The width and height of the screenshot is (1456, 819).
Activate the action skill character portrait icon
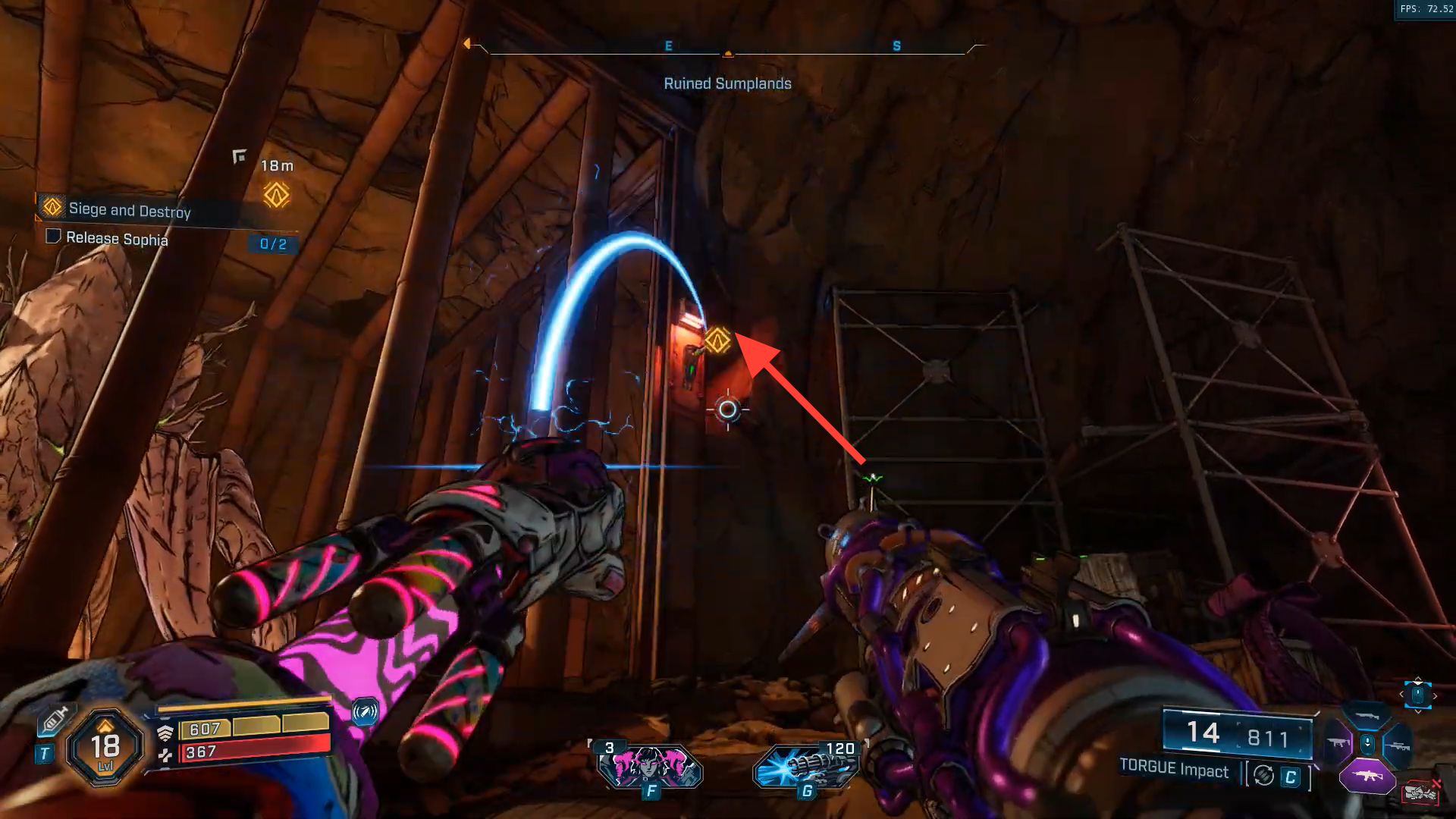click(x=650, y=766)
